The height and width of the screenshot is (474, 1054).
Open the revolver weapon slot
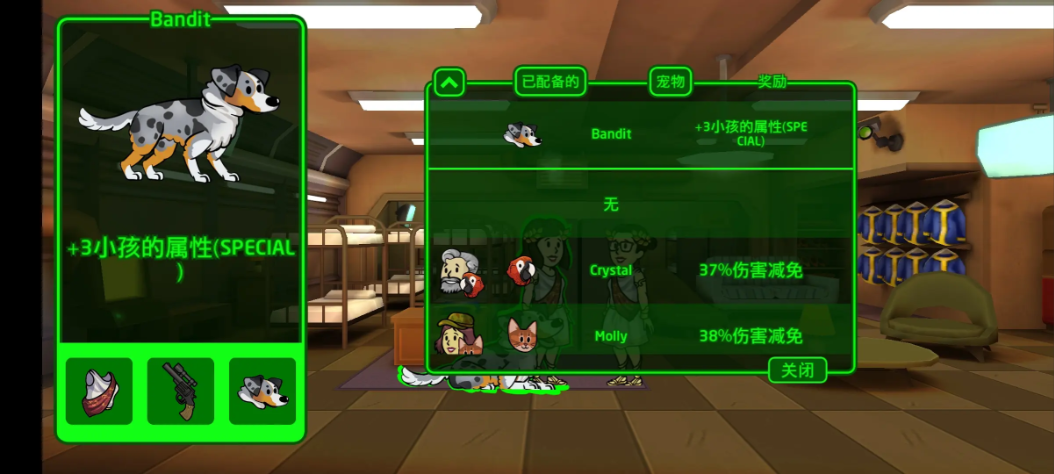tap(180, 391)
